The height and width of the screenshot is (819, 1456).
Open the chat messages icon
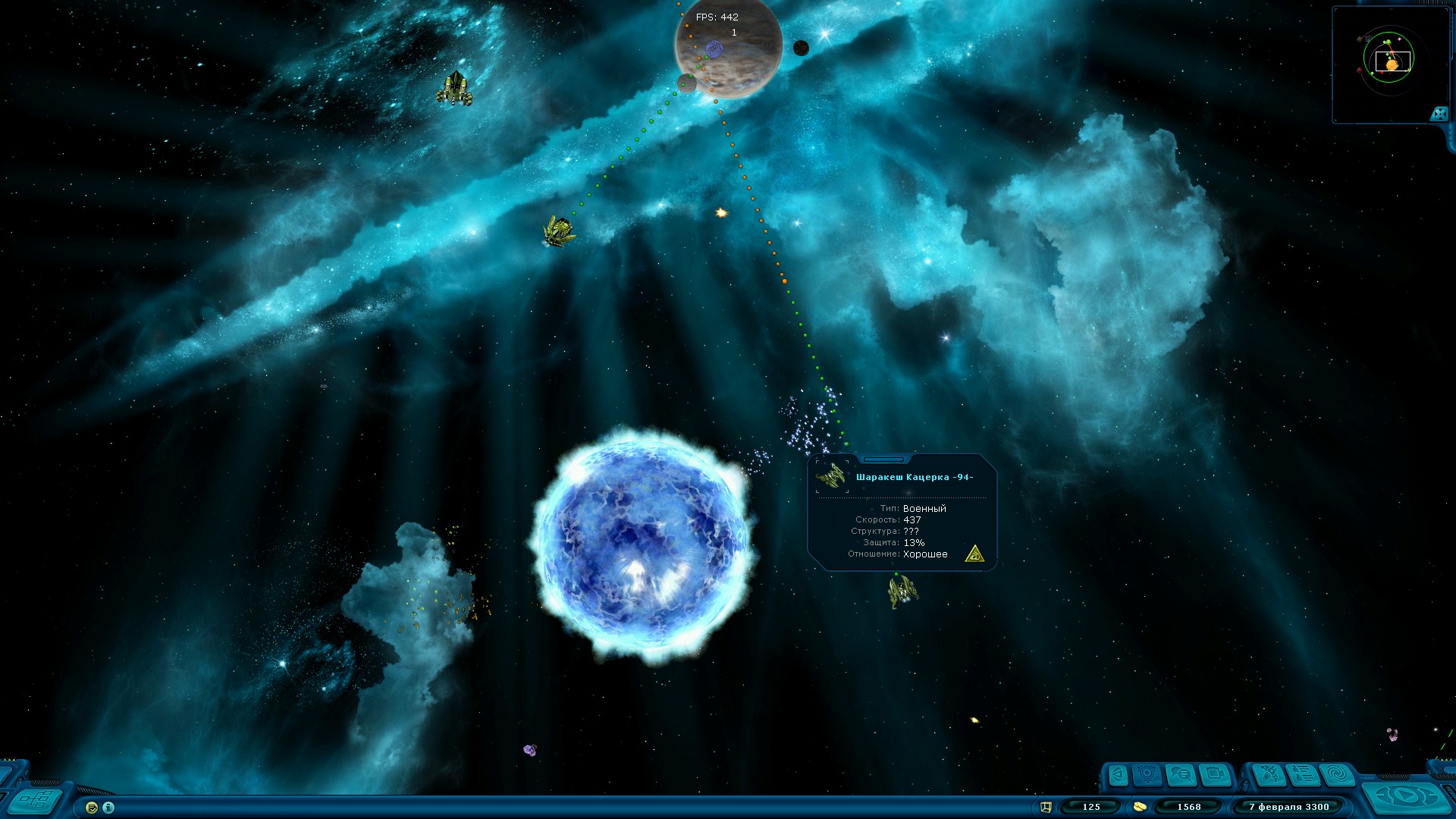click(1181, 773)
